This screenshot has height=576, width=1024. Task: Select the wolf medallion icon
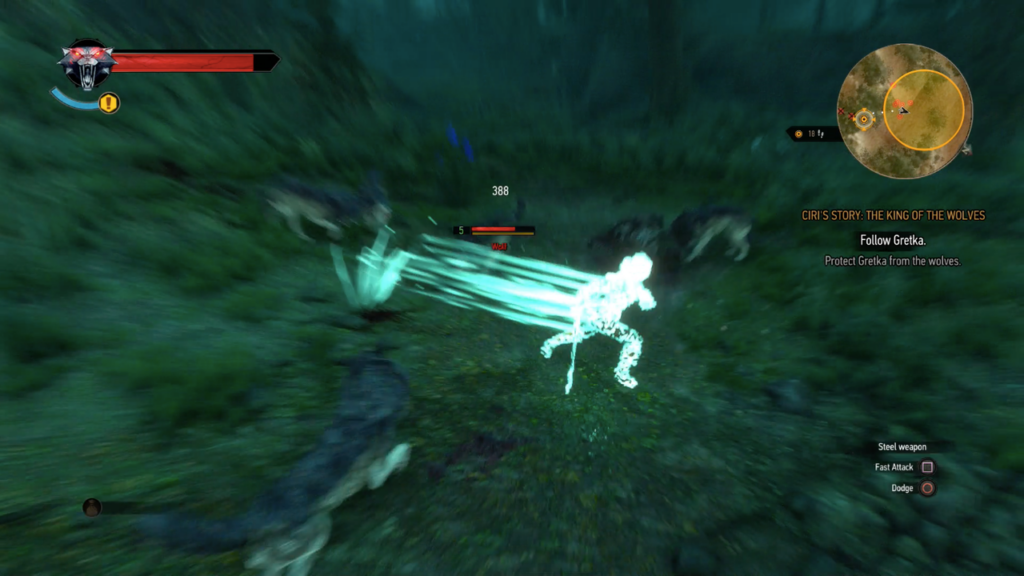coord(87,64)
